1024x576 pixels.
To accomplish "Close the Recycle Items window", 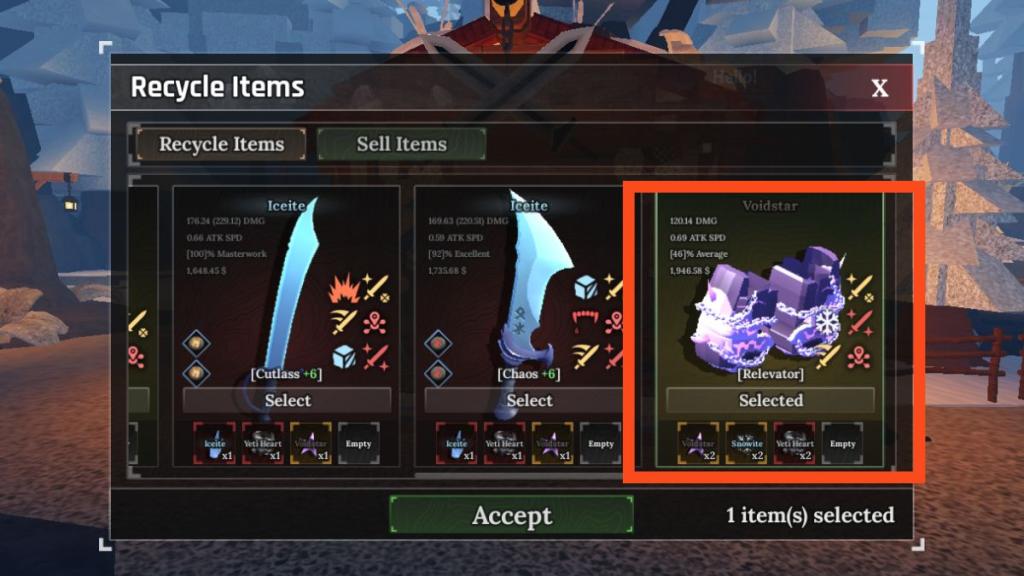I will (x=879, y=88).
